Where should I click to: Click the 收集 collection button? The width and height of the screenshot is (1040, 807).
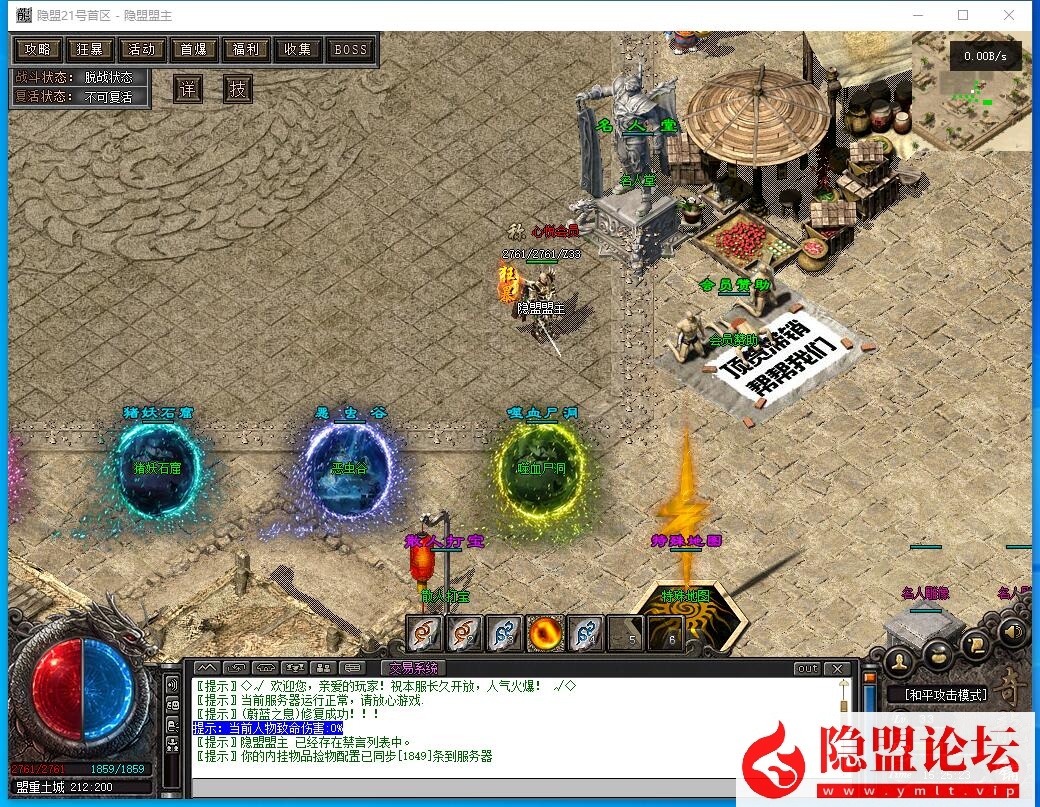(298, 49)
